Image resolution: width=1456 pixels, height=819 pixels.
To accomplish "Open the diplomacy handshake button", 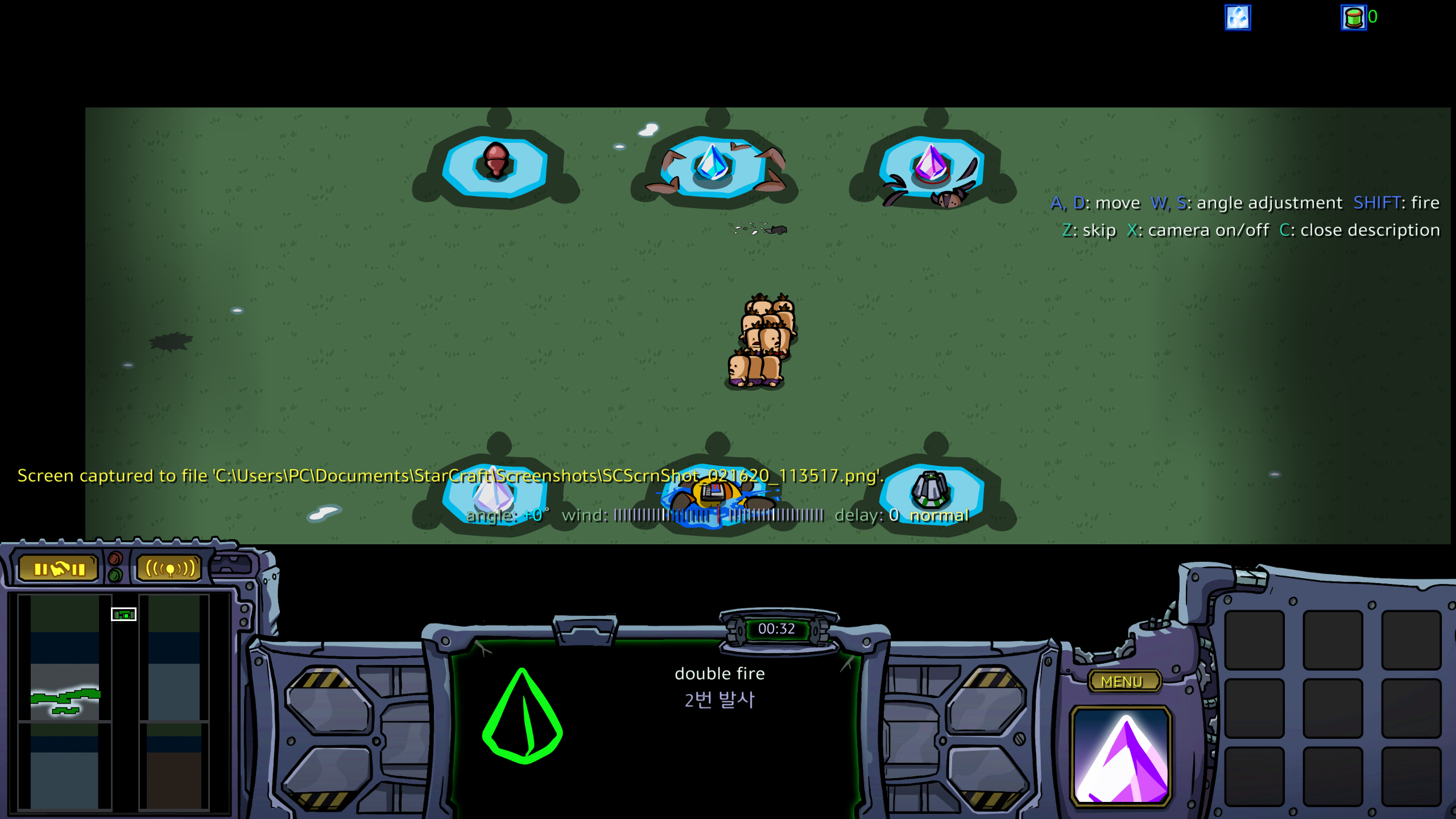I will (59, 568).
